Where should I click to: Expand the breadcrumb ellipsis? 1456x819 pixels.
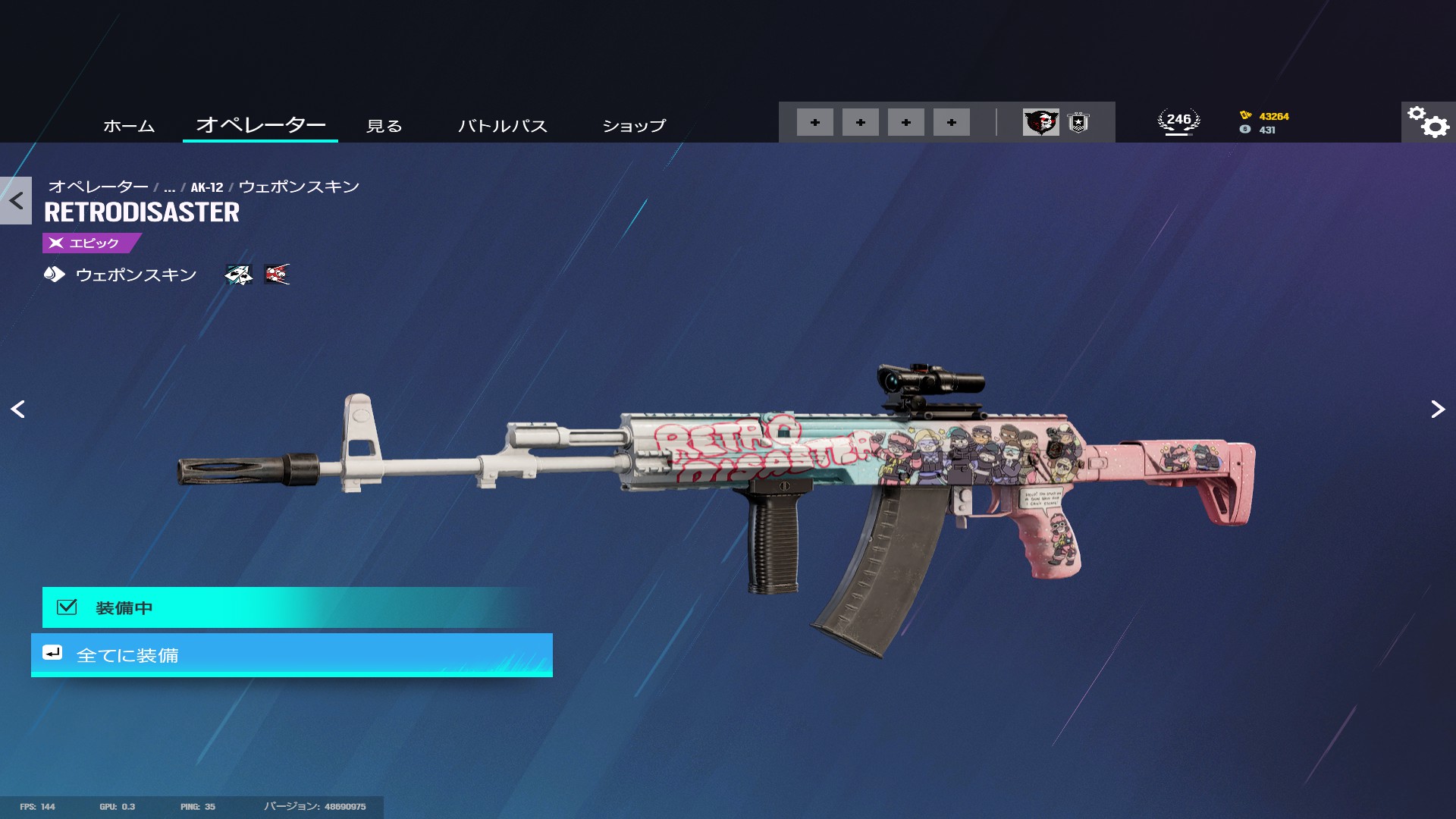tap(169, 187)
